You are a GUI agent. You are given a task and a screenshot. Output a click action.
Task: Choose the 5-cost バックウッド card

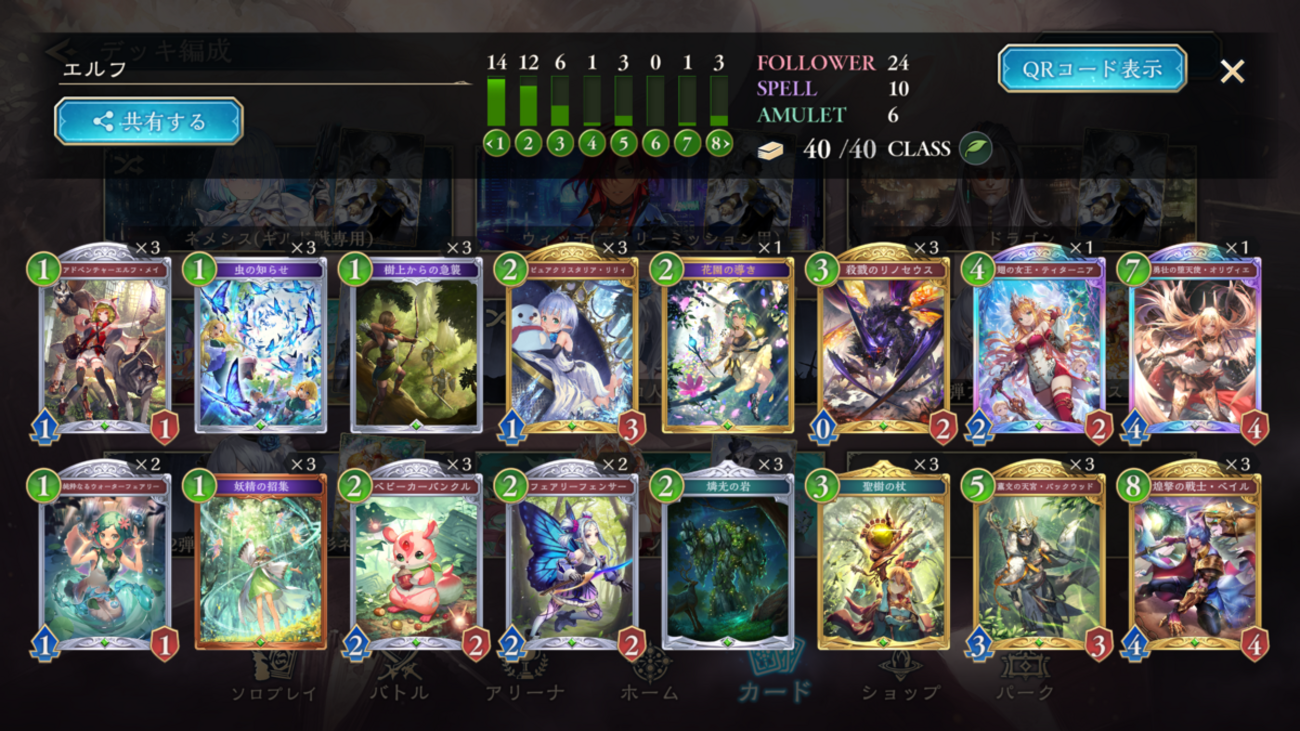[1039, 562]
